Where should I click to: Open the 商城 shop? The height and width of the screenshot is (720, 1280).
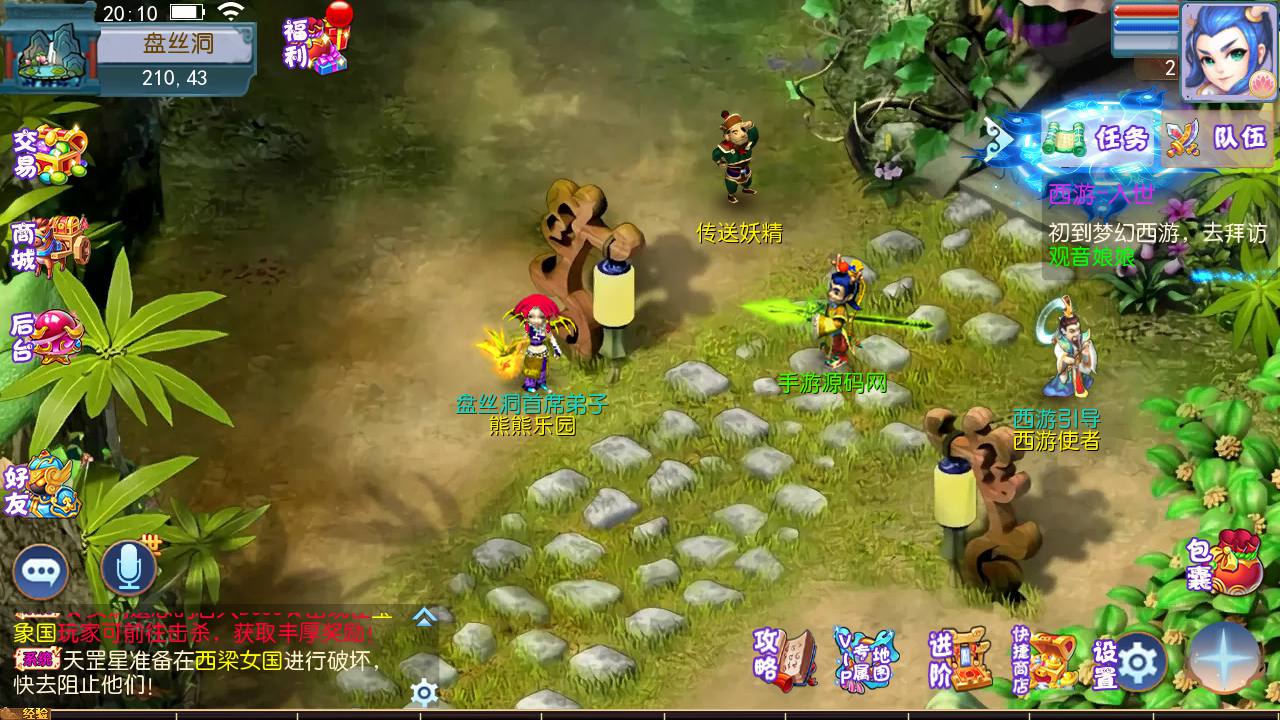click(x=50, y=245)
